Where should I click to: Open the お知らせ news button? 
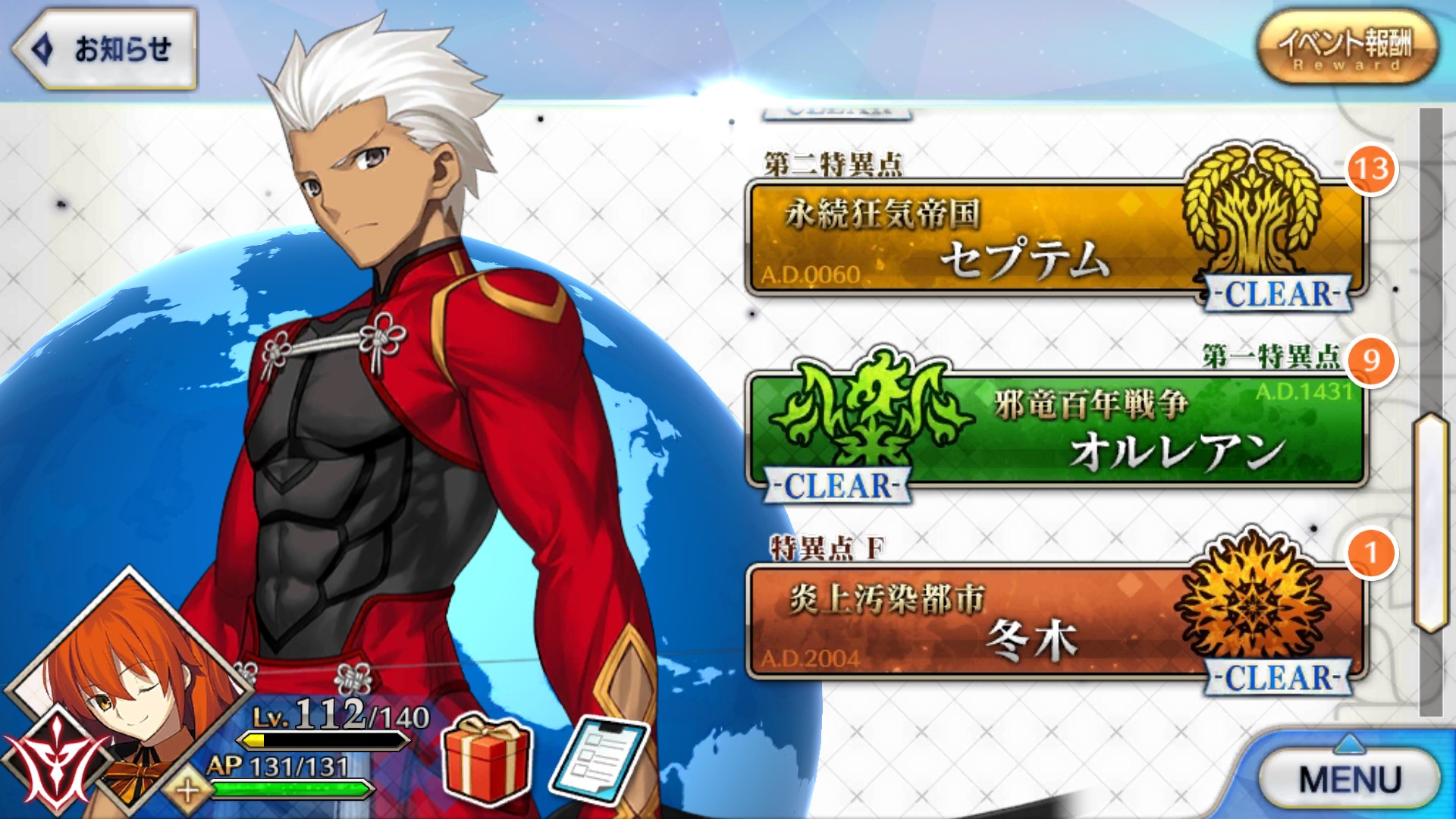click(106, 49)
